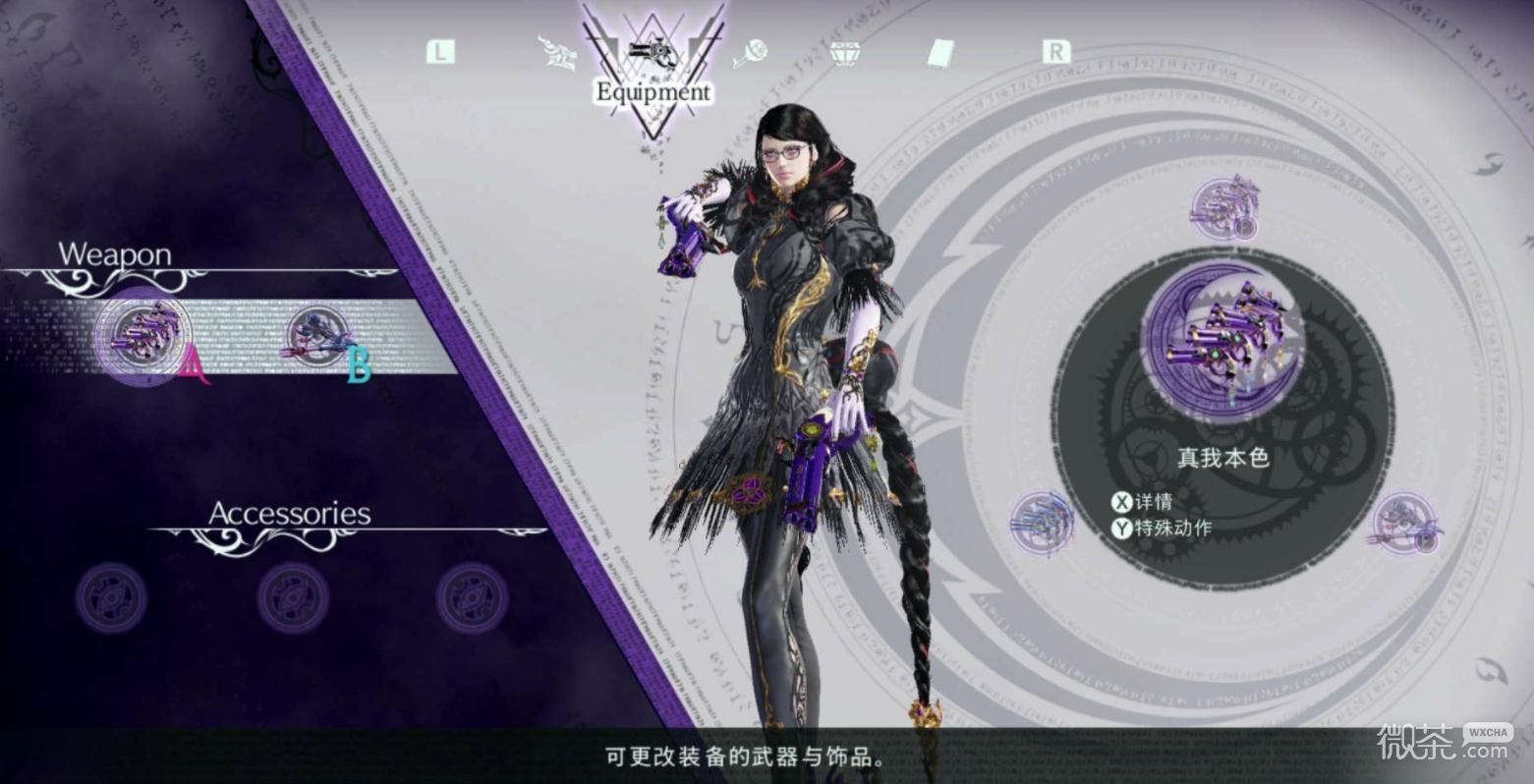This screenshot has width=1534, height=784.
Task: Switch to the diamond gem tab
Action: 844,53
